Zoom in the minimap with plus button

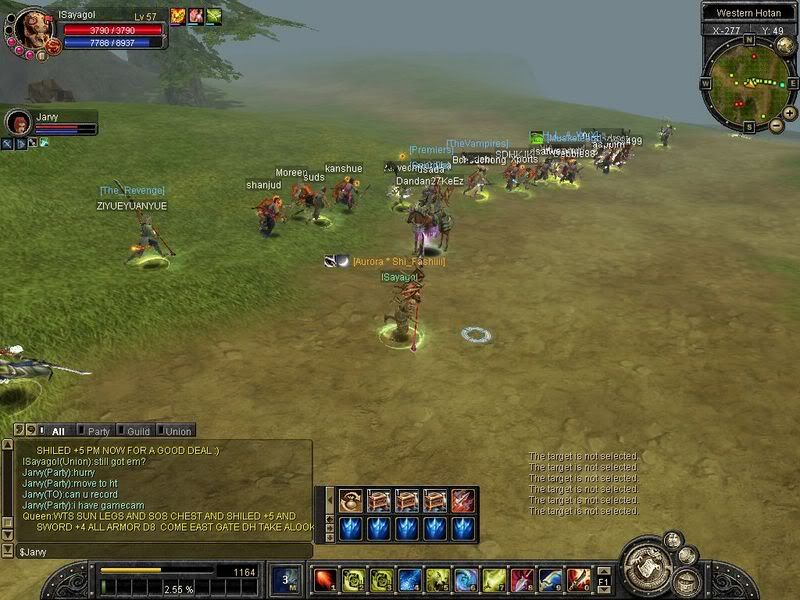click(x=789, y=113)
